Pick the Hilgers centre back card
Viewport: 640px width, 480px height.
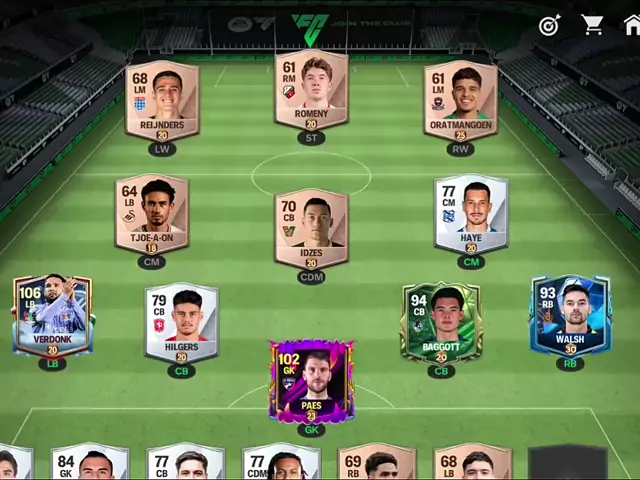point(181,322)
